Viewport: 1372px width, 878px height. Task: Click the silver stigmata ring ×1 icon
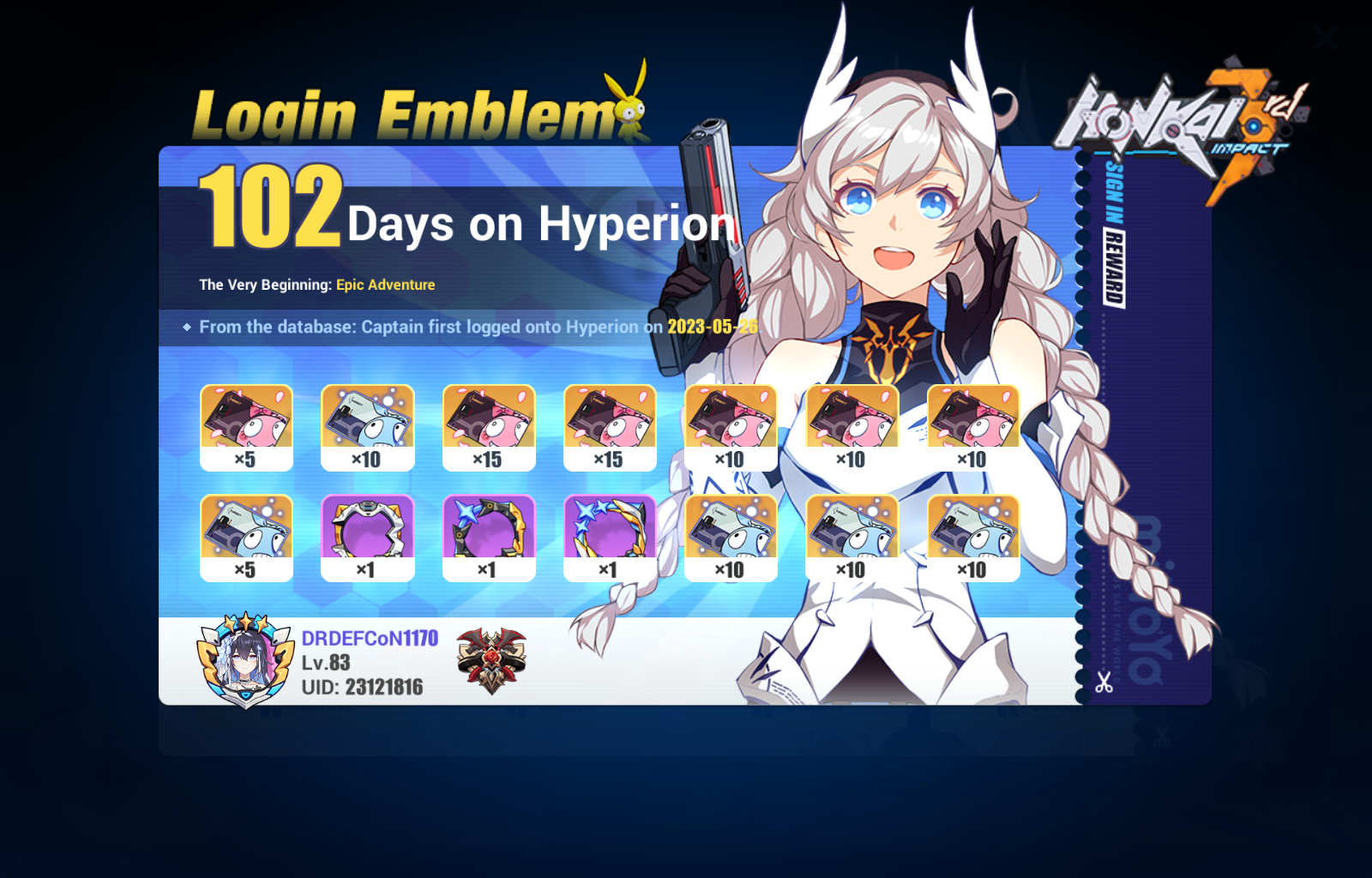point(367,533)
